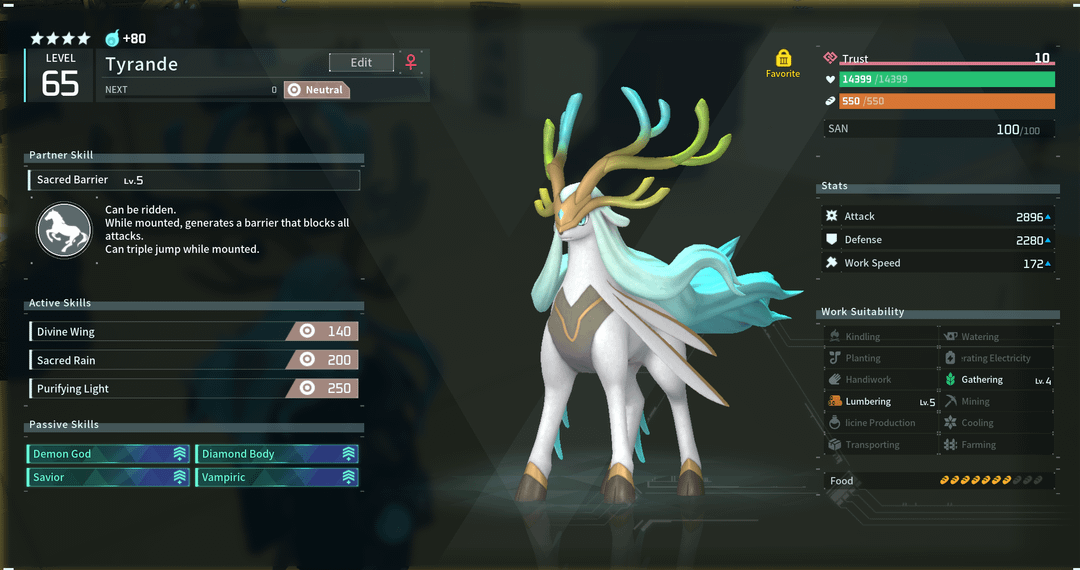Toggle the Favorite lock icon
1080x570 pixels.
(783, 58)
